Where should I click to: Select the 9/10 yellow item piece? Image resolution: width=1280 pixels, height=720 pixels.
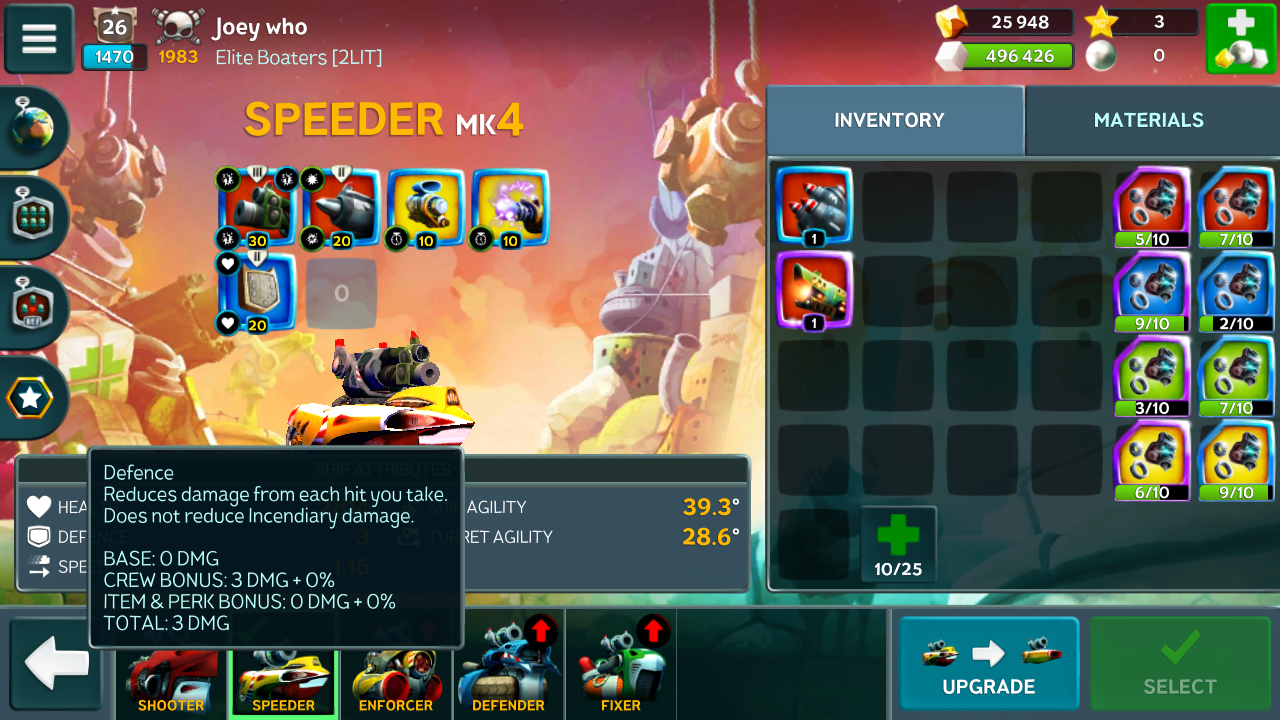(1237, 461)
